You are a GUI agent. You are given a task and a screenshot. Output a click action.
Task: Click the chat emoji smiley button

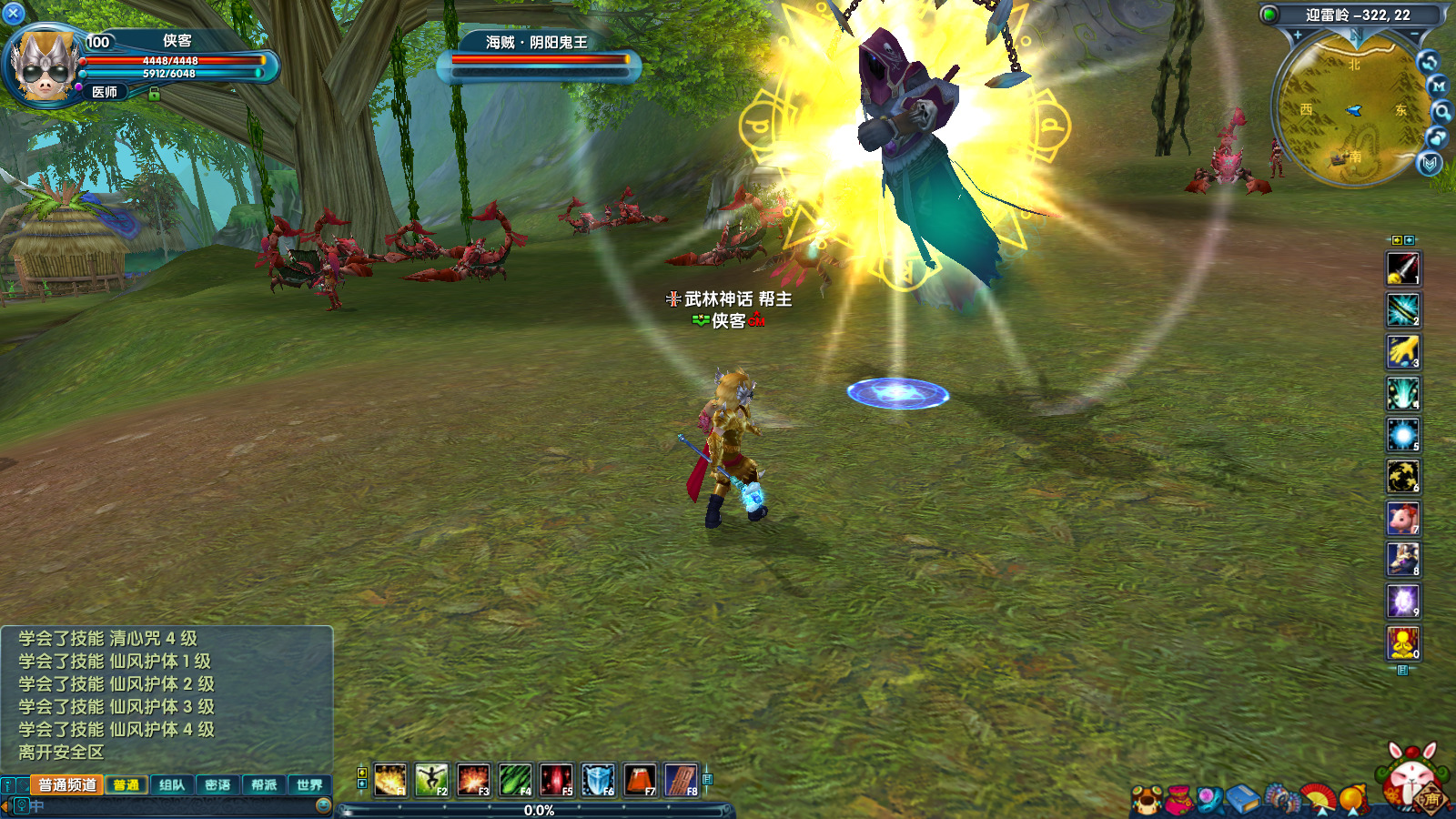[323, 805]
